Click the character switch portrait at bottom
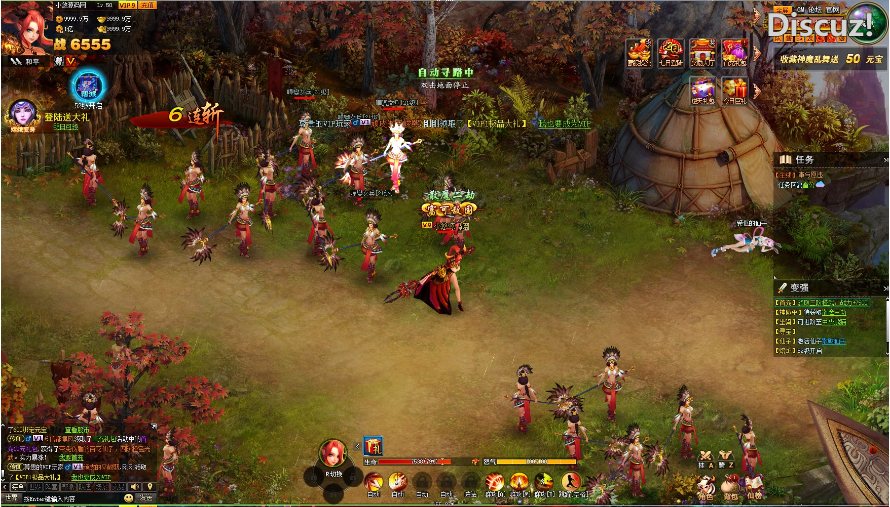Image resolution: width=890 pixels, height=507 pixels. [x=333, y=454]
